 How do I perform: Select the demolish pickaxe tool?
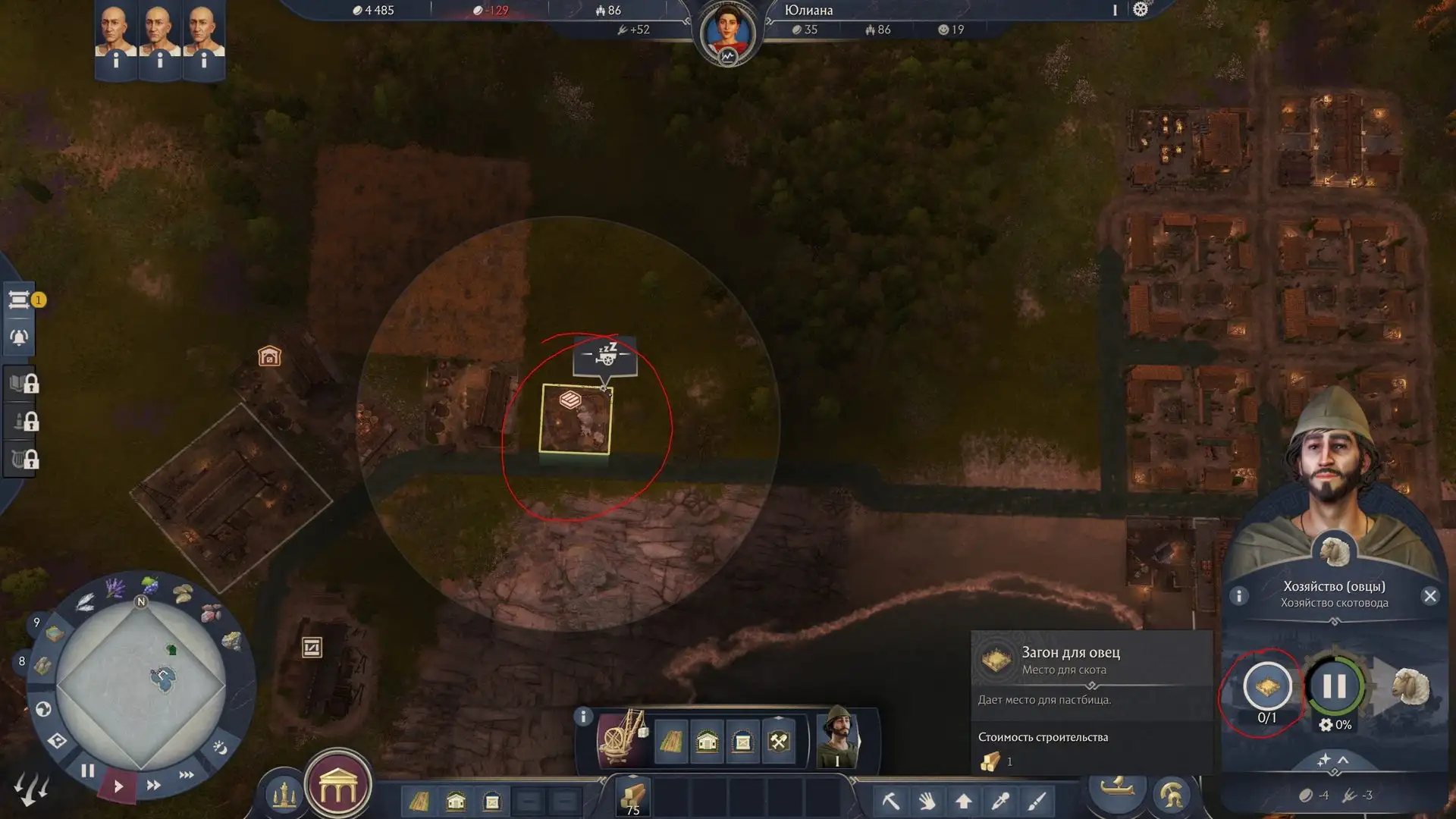pos(891,801)
